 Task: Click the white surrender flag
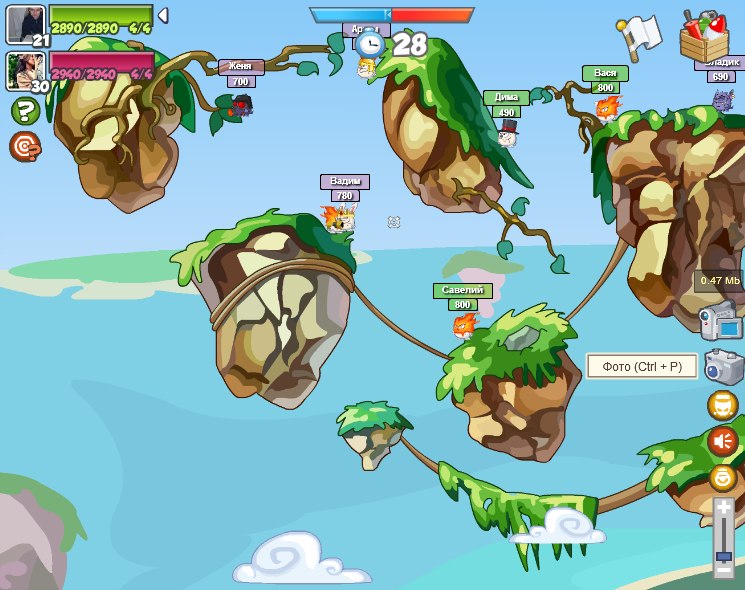click(640, 35)
